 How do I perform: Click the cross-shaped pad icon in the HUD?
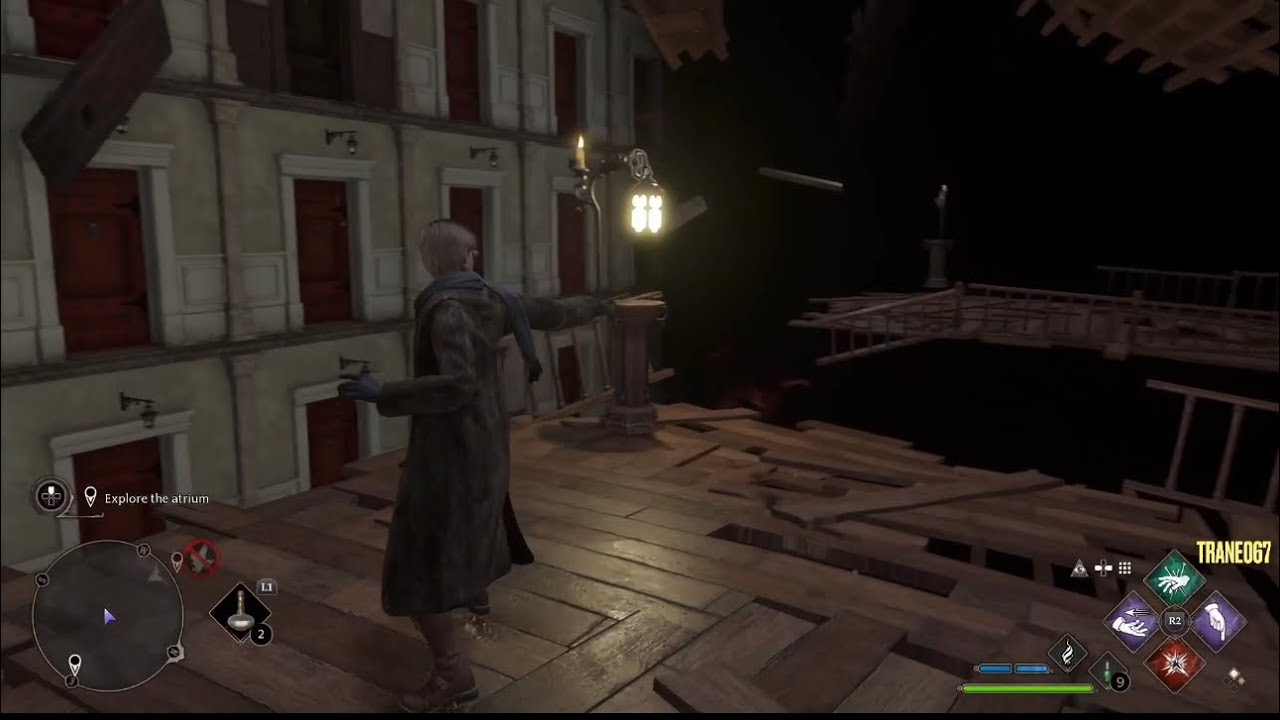coord(1101,568)
